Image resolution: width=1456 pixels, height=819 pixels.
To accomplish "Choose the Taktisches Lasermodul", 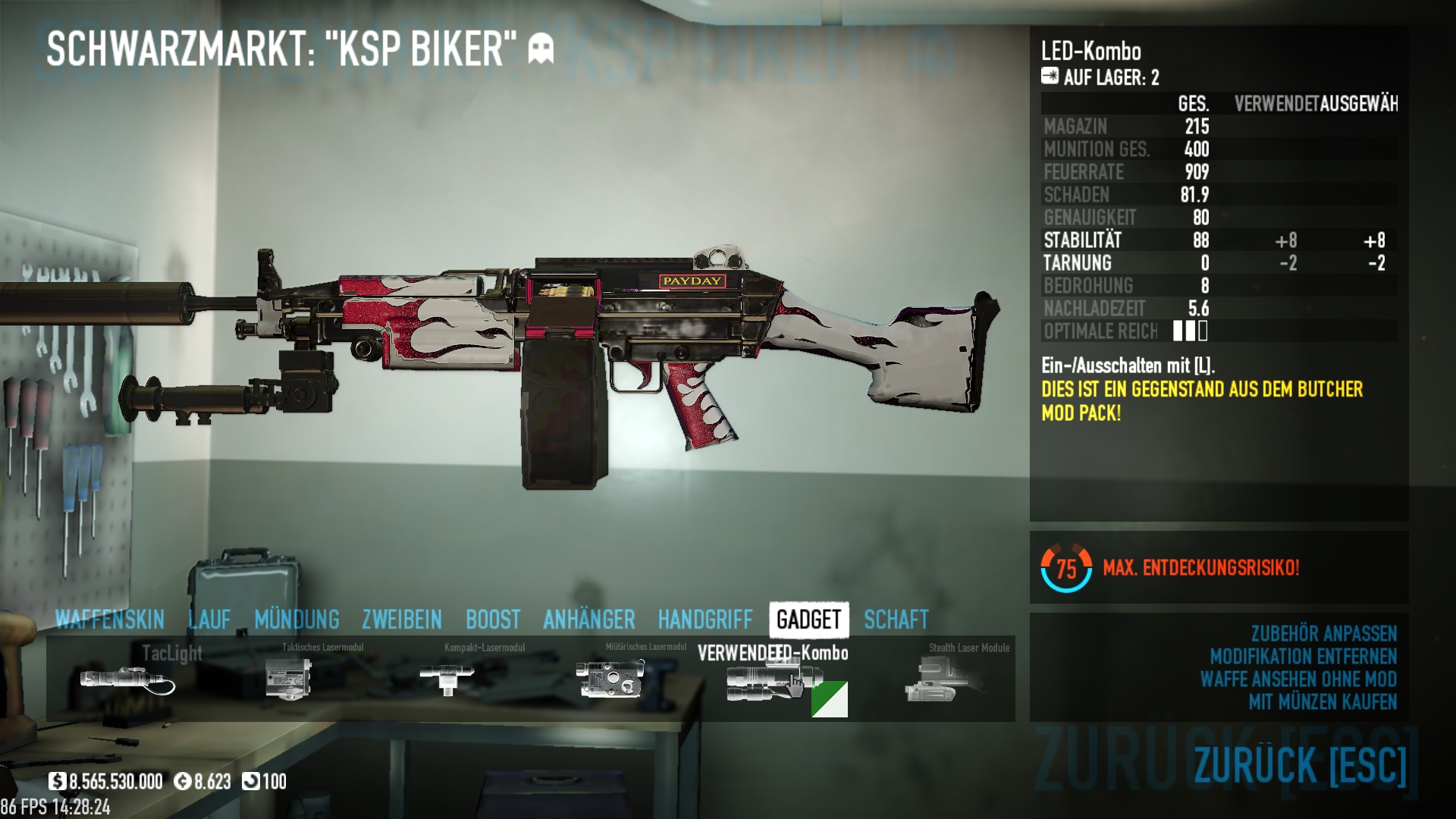I will (x=290, y=679).
